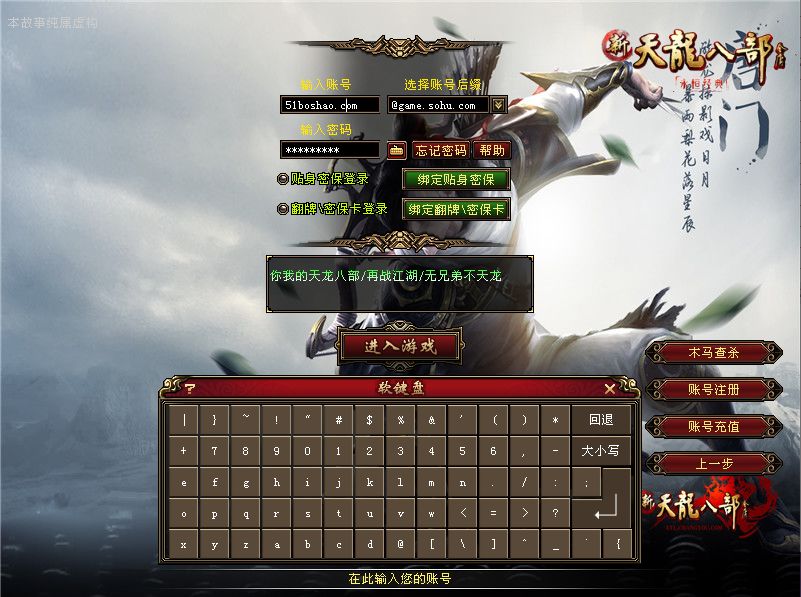Screen dimensions: 801x597
Task: Focus the account name input field
Action: point(330,105)
